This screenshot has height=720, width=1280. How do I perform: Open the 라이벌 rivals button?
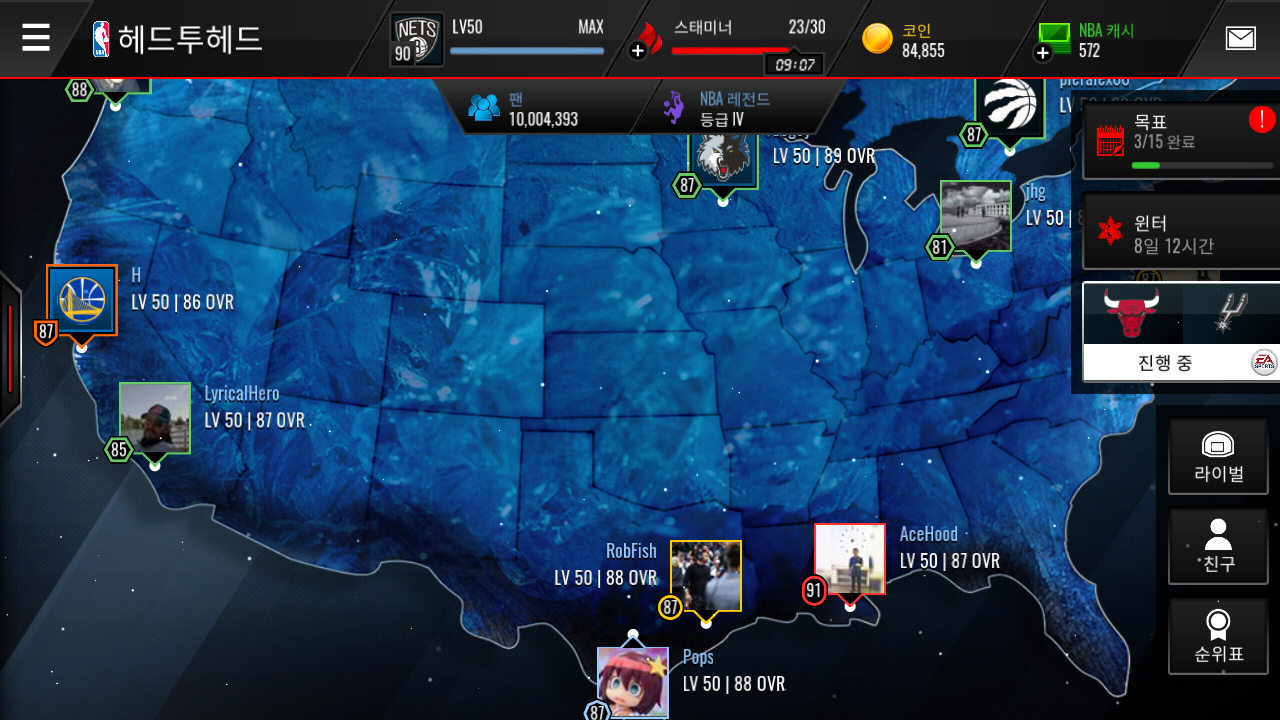click(1217, 456)
